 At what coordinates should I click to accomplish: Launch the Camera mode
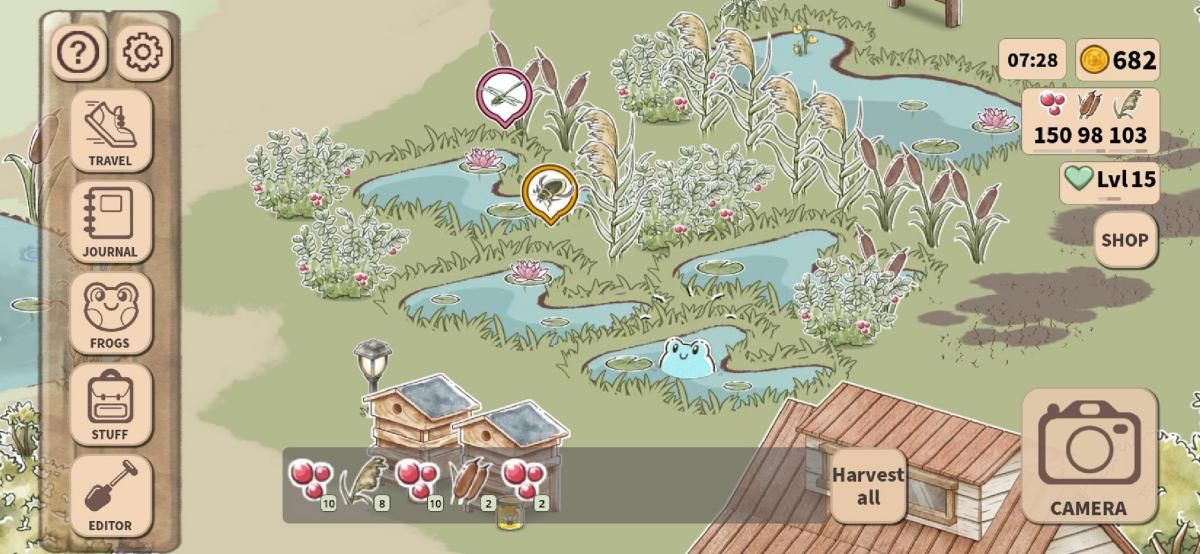[x=1089, y=456]
